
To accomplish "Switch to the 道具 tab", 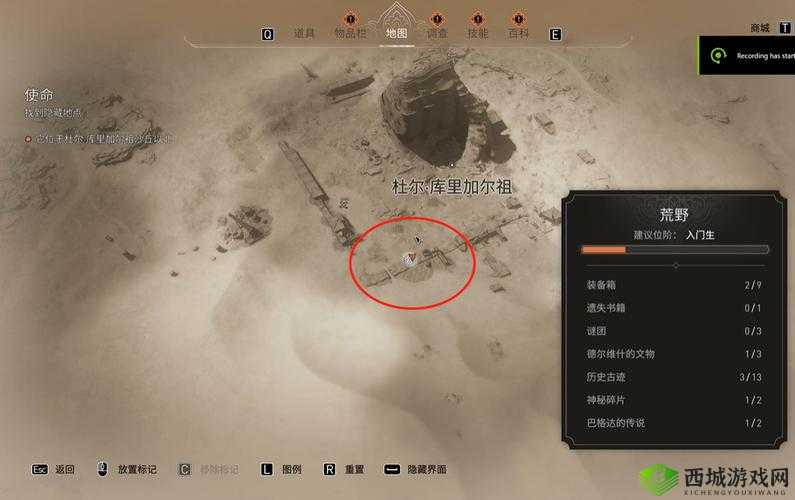I will (x=305, y=33).
